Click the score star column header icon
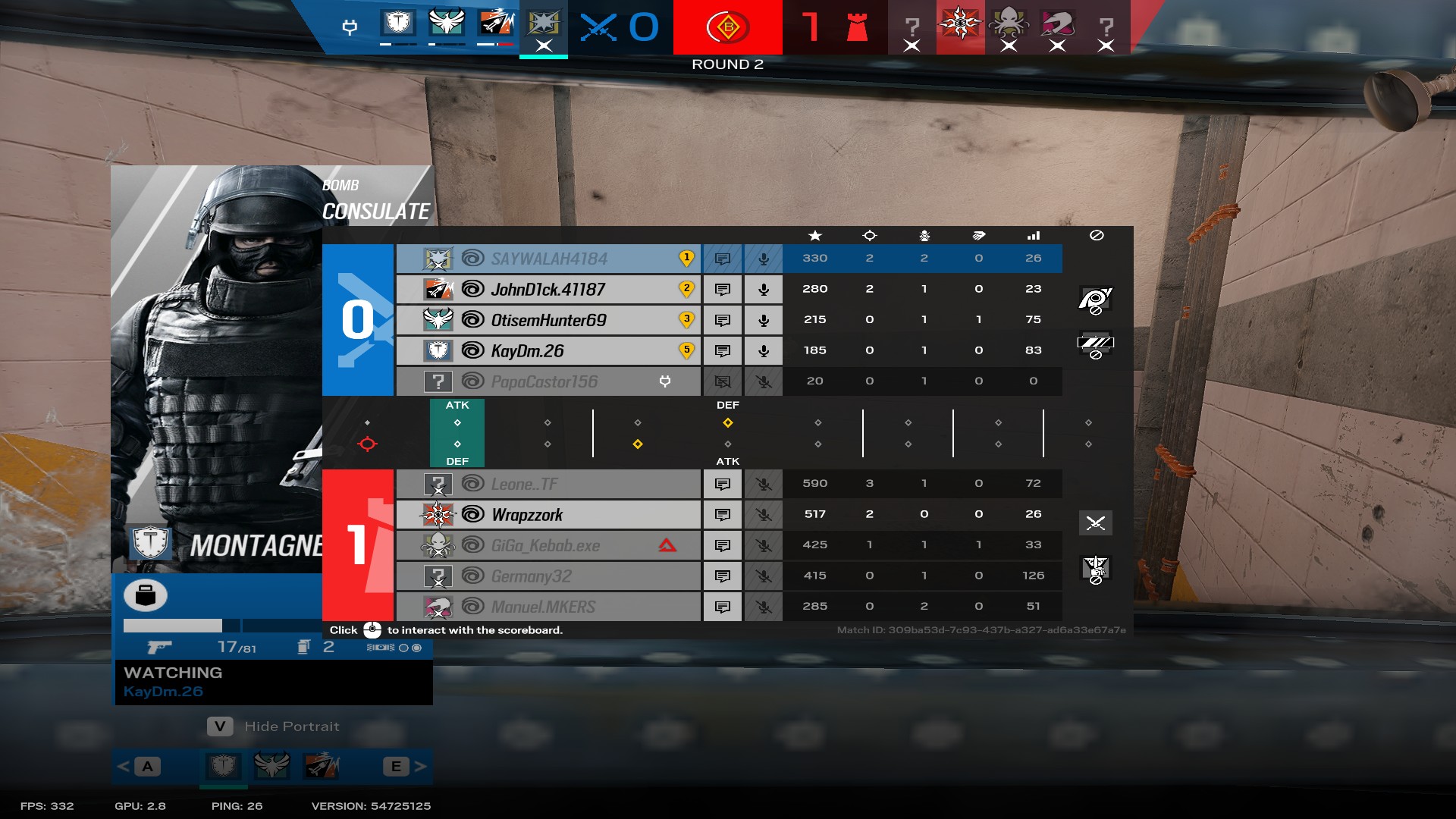 tap(814, 235)
